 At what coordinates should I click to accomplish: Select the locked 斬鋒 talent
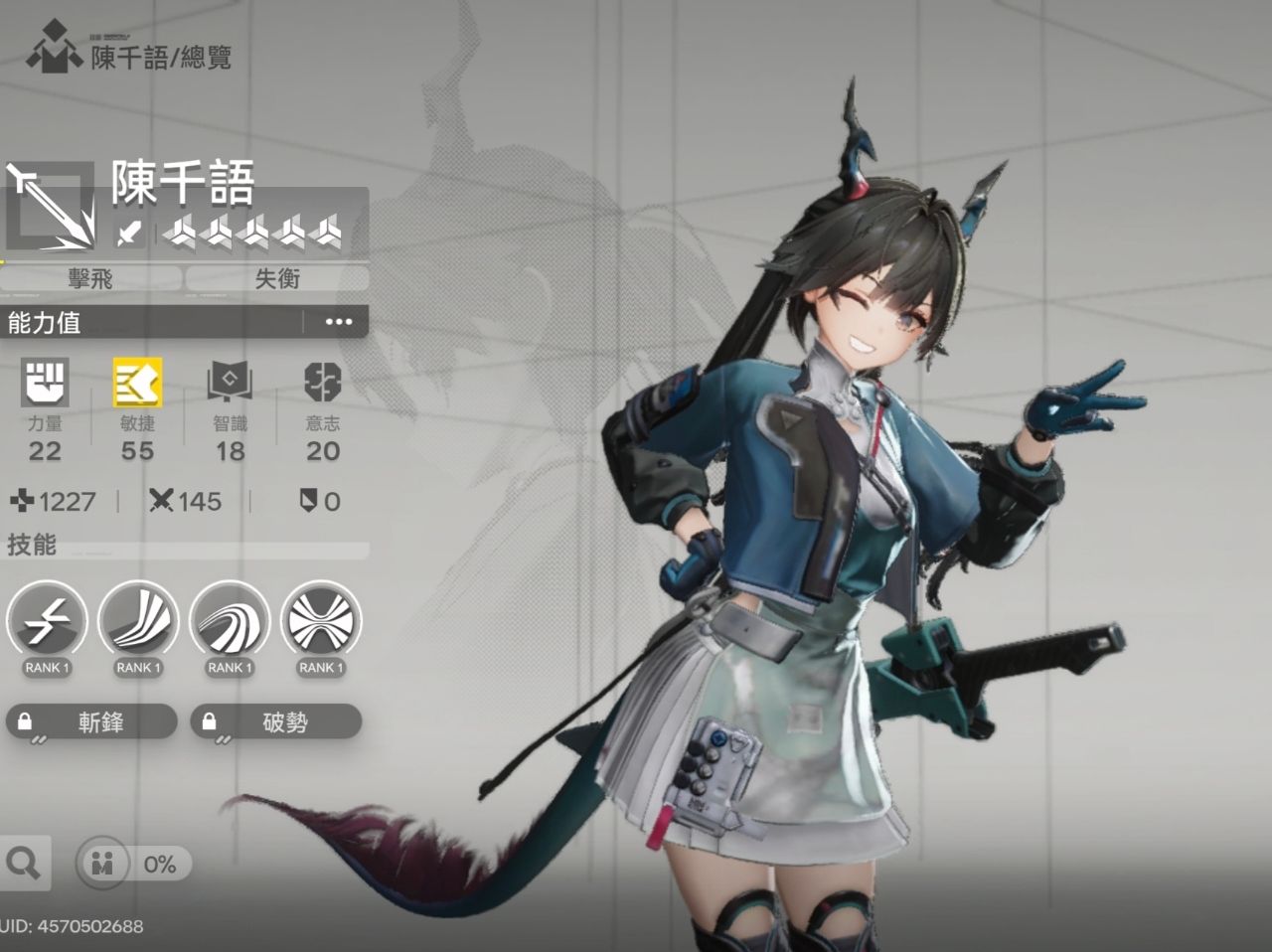coord(91,721)
